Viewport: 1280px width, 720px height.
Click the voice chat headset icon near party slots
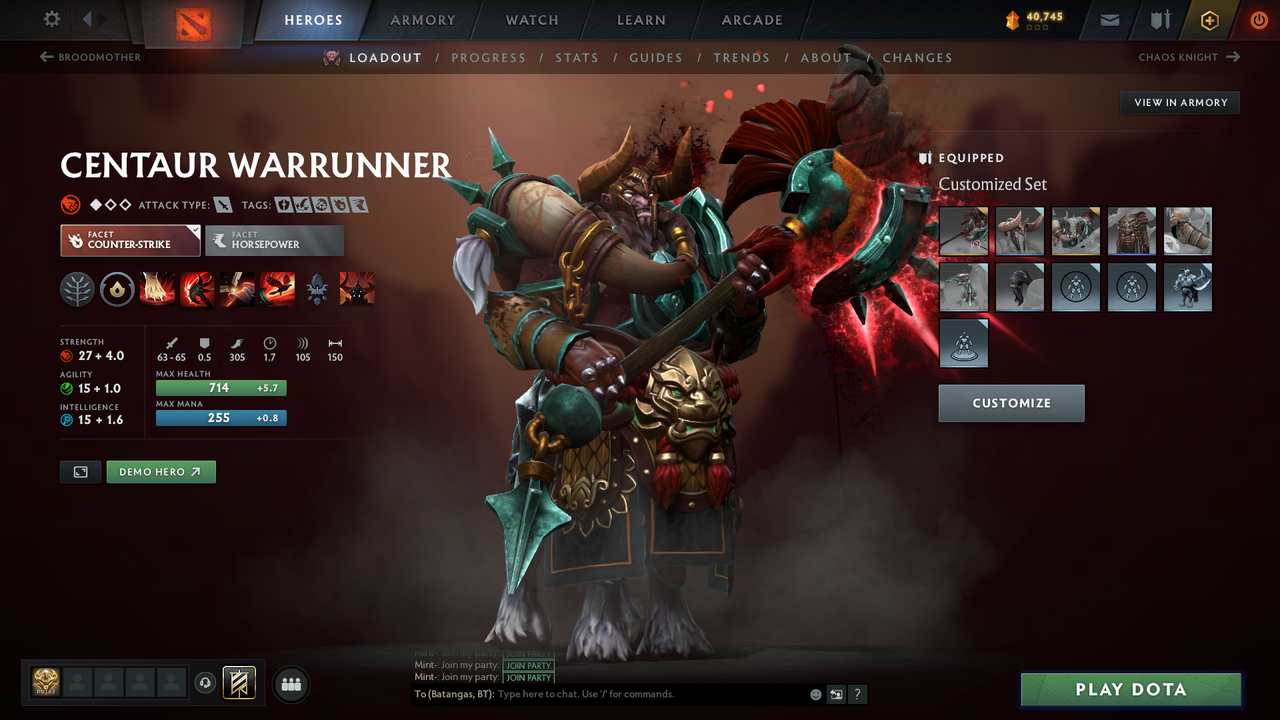tap(207, 682)
